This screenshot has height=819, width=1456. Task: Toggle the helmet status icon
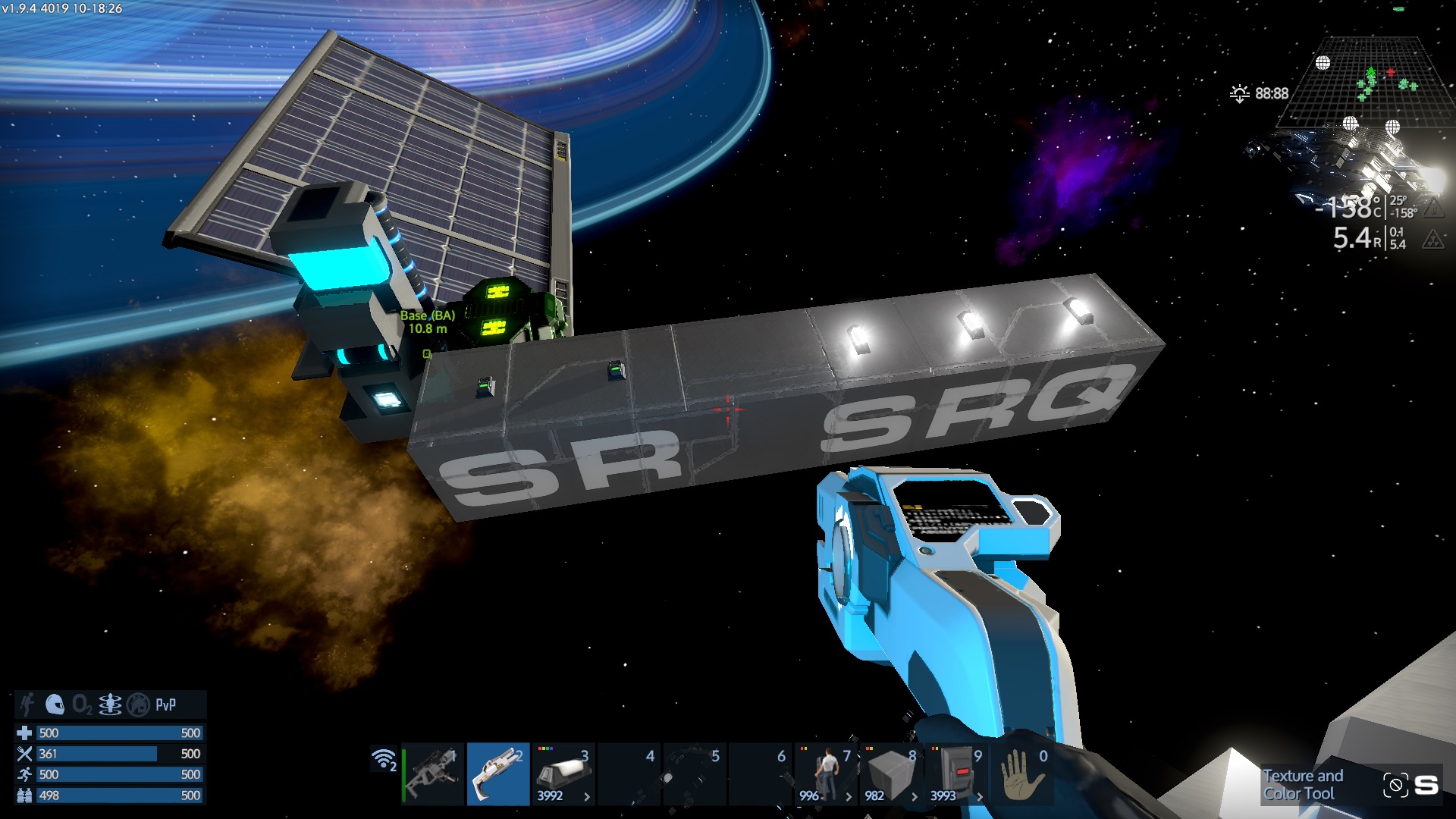point(55,704)
